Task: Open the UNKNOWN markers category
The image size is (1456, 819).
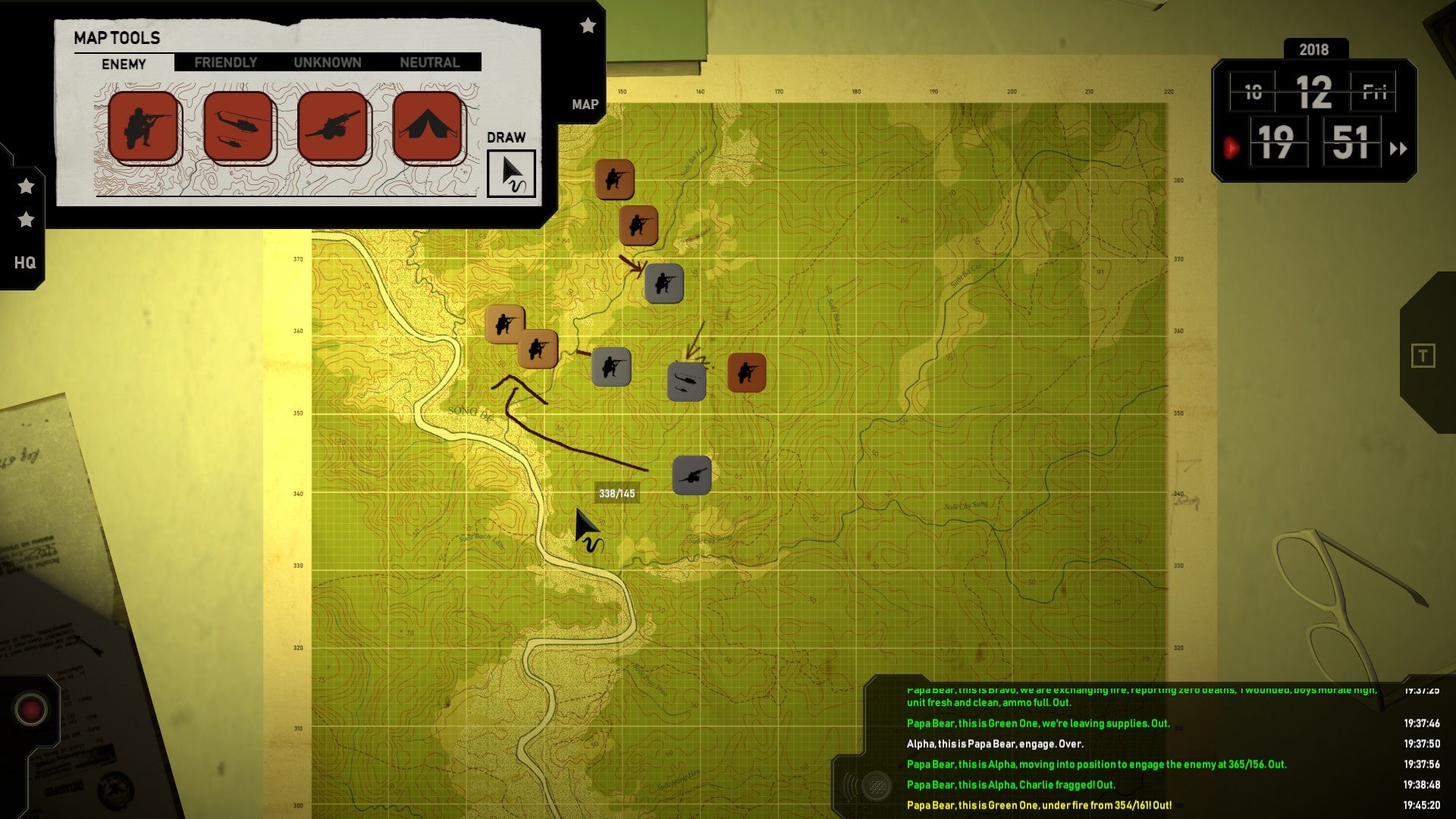Action: click(x=328, y=62)
